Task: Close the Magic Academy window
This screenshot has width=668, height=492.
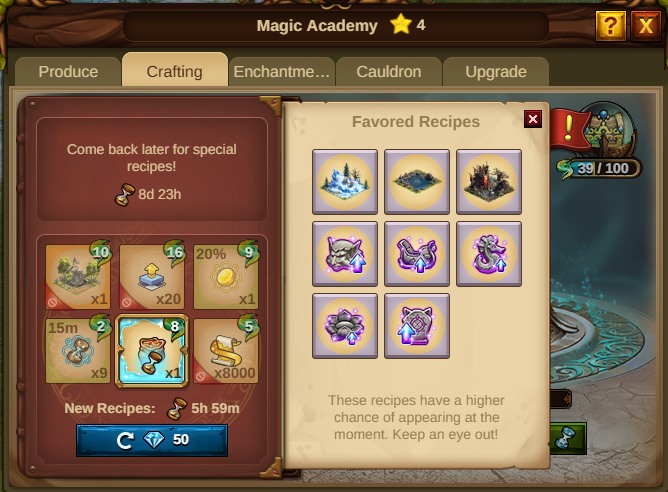Action: [x=646, y=25]
